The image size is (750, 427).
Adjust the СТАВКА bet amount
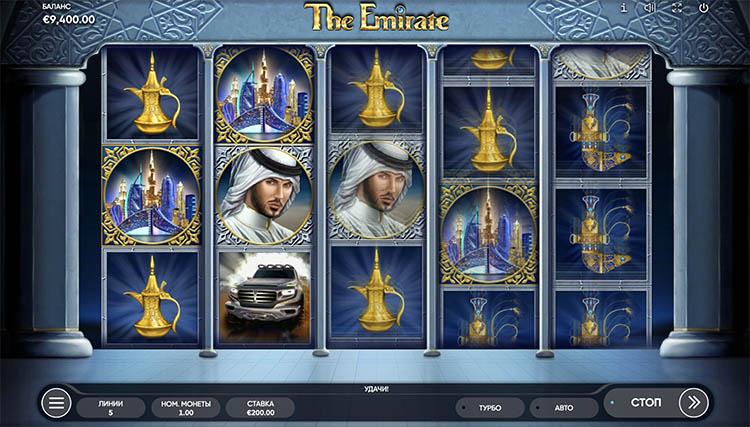coord(259,407)
